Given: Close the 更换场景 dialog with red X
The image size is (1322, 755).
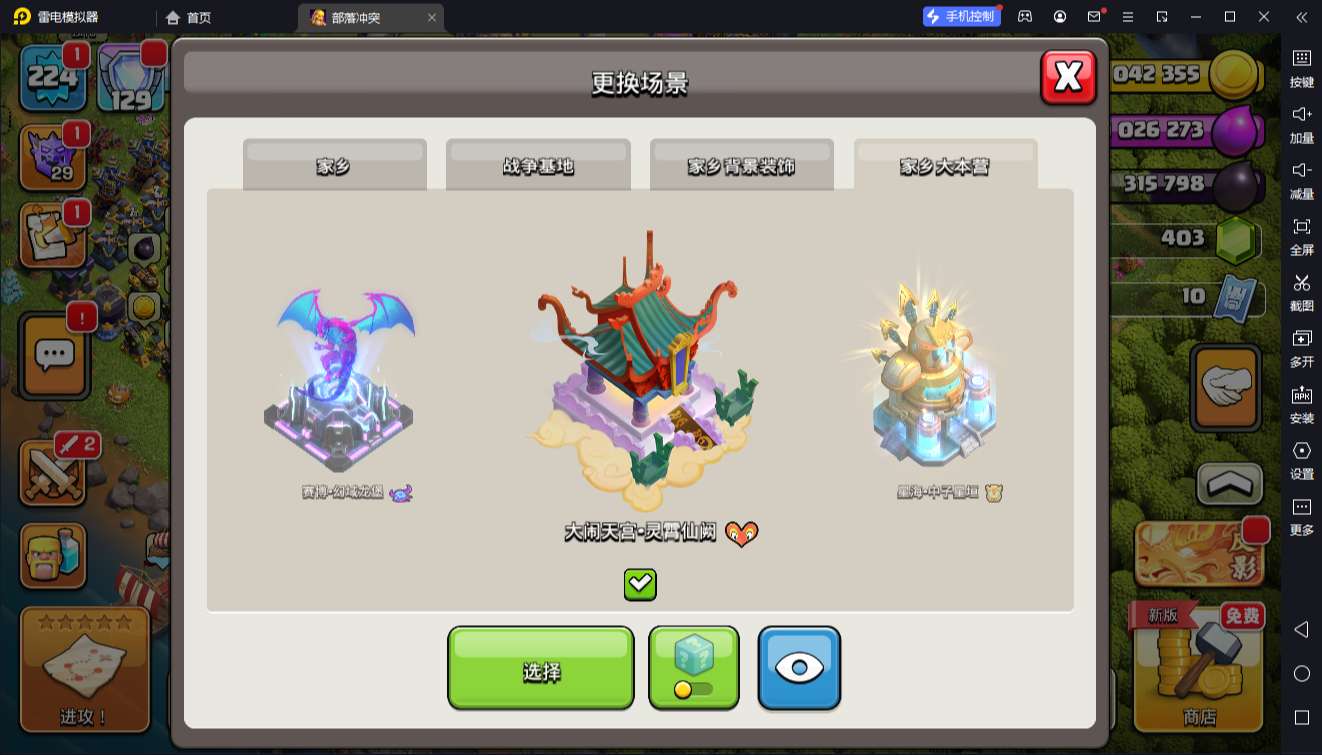Looking at the screenshot, I should [x=1068, y=77].
